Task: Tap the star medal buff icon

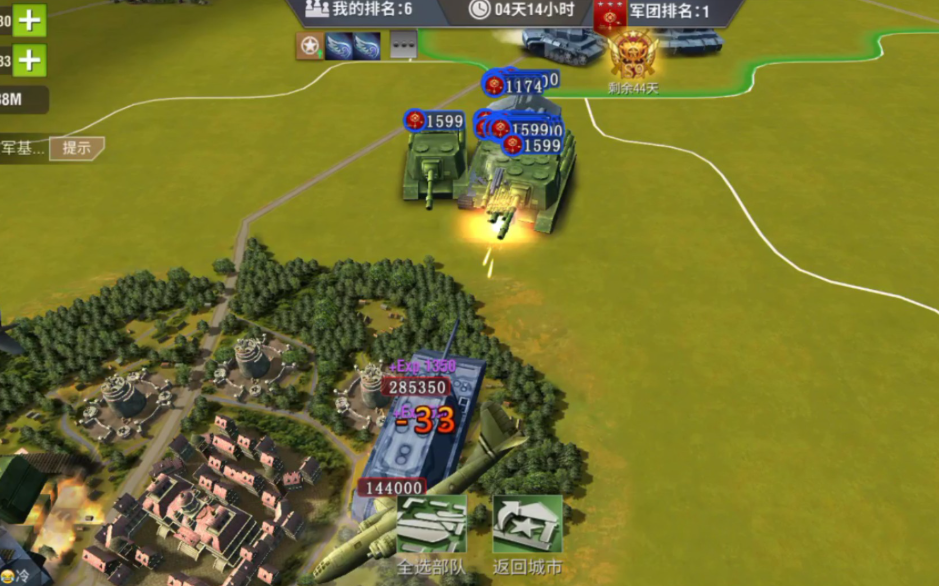Action: coord(309,45)
